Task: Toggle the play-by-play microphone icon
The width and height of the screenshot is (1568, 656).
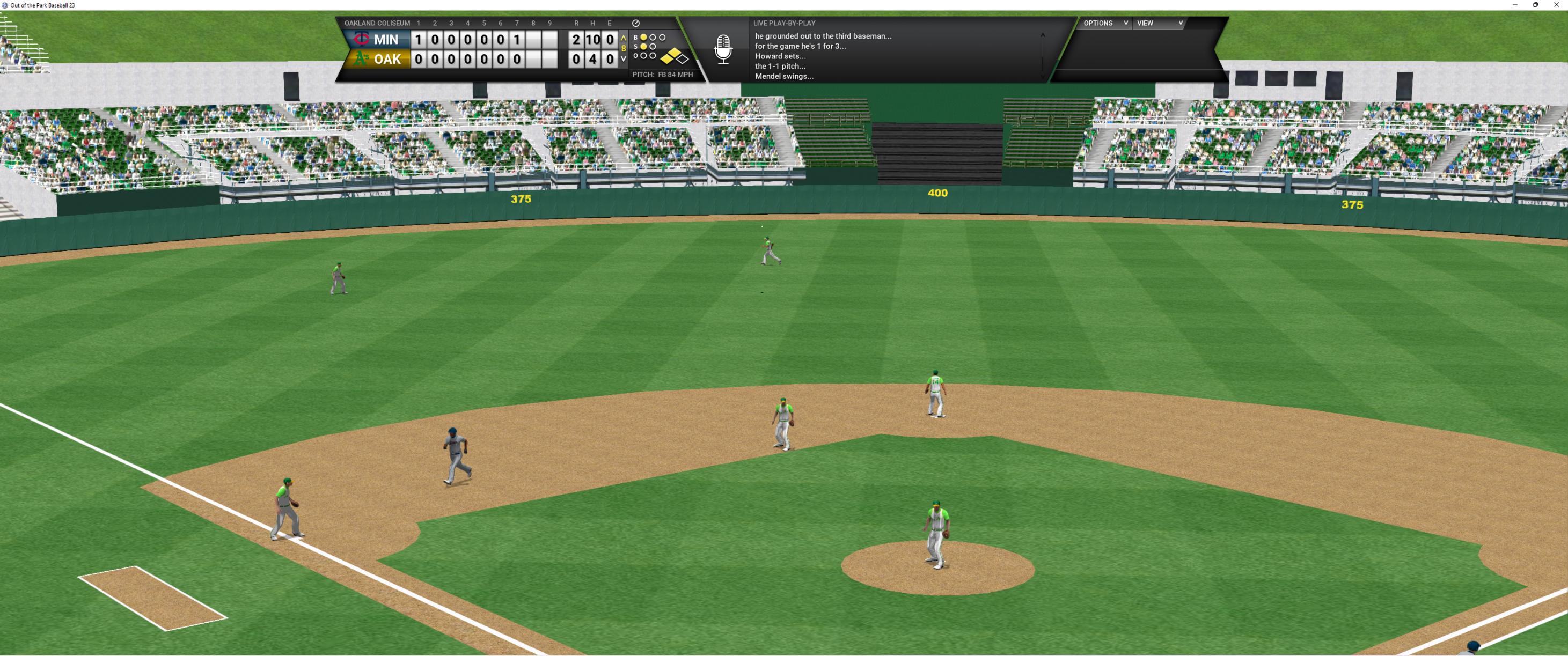Action: click(722, 50)
